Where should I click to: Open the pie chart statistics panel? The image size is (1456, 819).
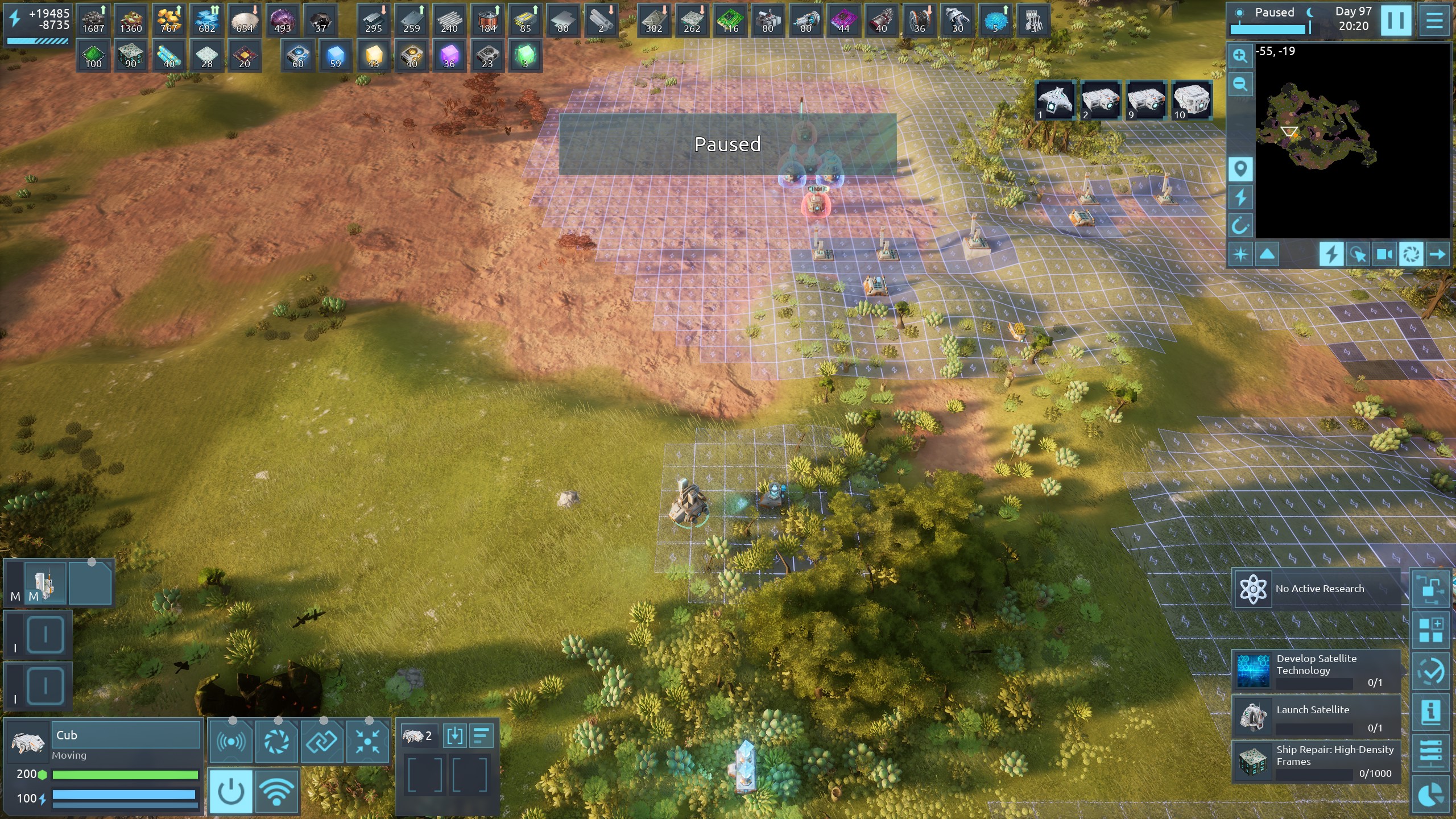coord(1431,795)
